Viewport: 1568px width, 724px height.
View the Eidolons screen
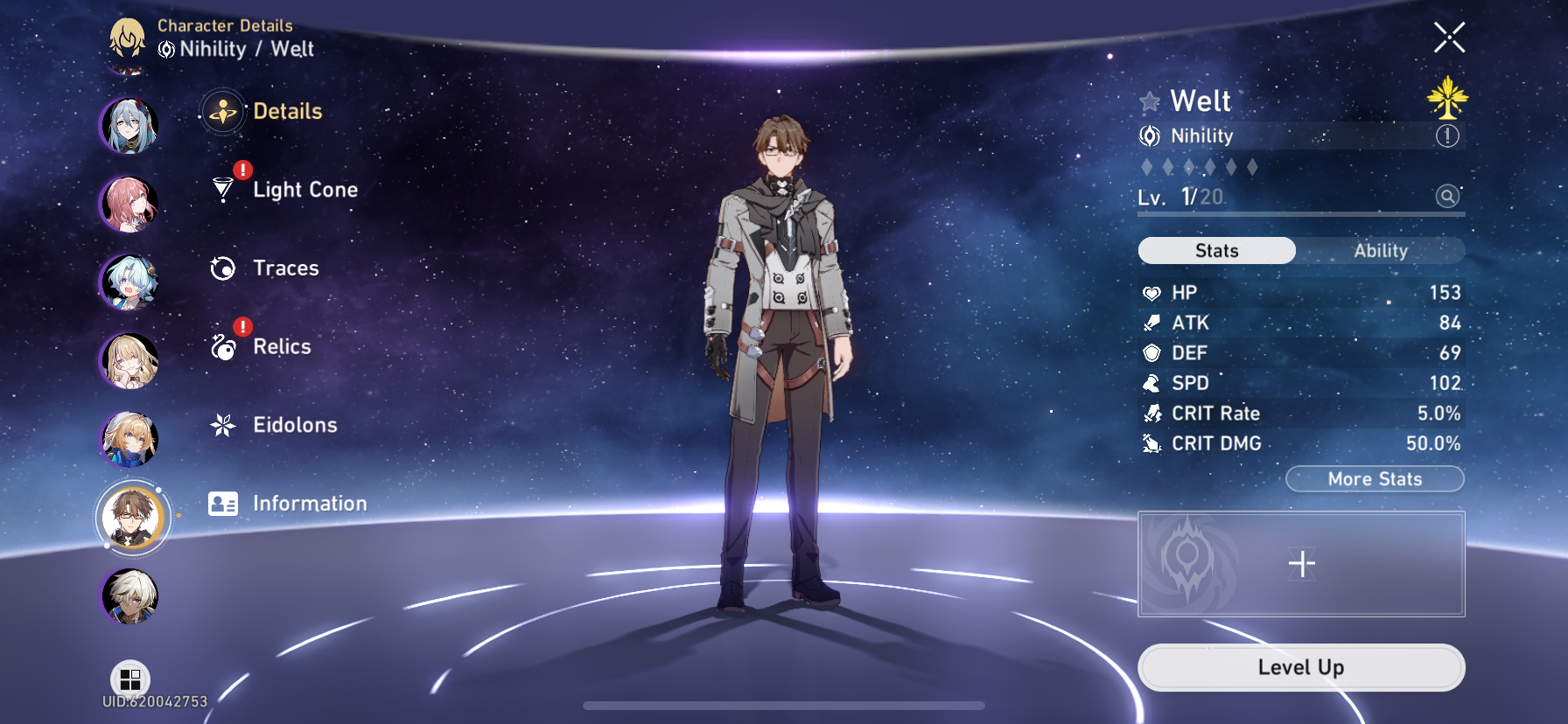pyautogui.click(x=295, y=425)
